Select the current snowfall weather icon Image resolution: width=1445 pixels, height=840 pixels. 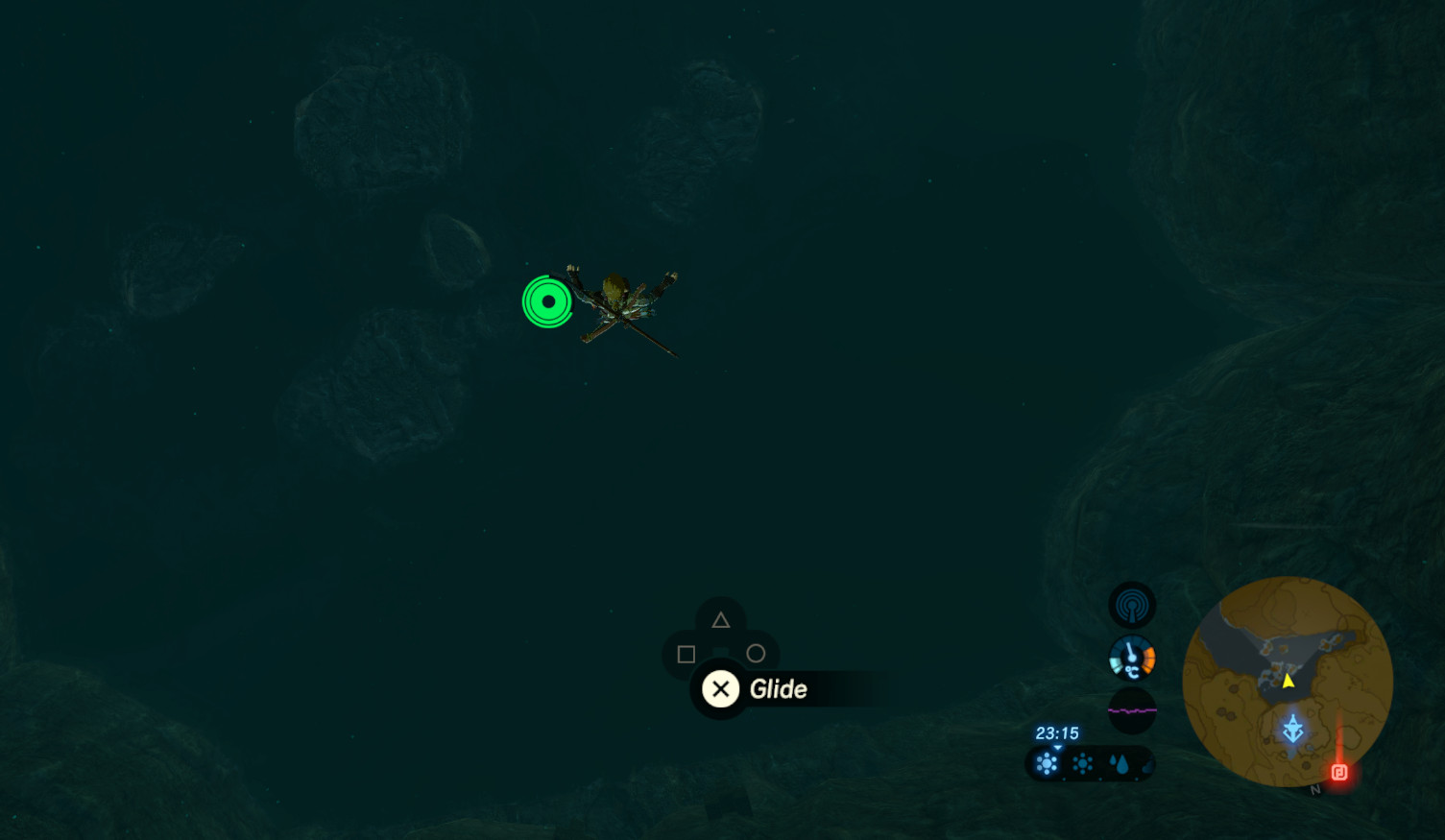tap(1046, 763)
